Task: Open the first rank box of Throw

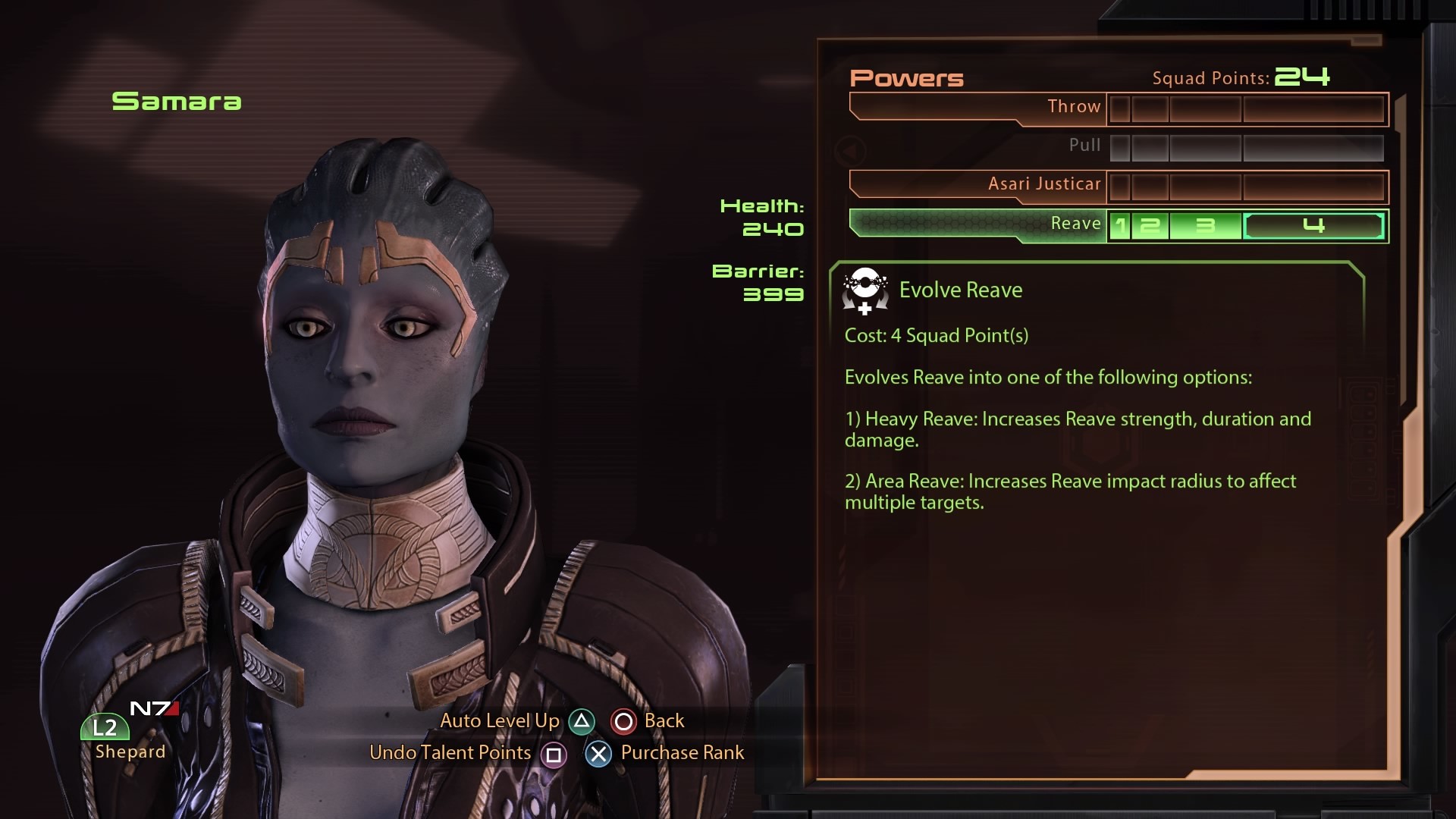Action: (1121, 108)
